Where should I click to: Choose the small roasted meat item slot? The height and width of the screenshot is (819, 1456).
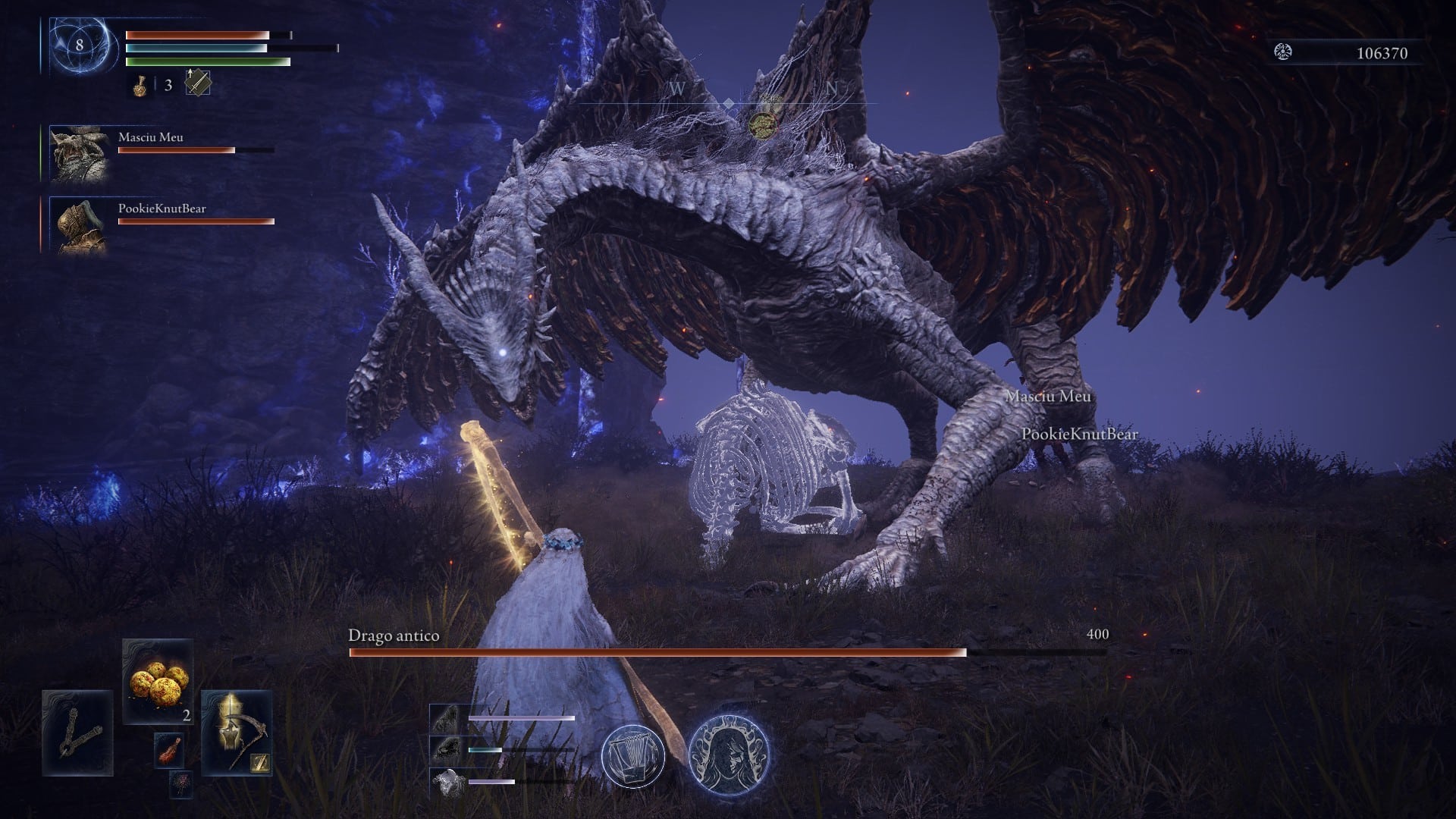(x=170, y=751)
